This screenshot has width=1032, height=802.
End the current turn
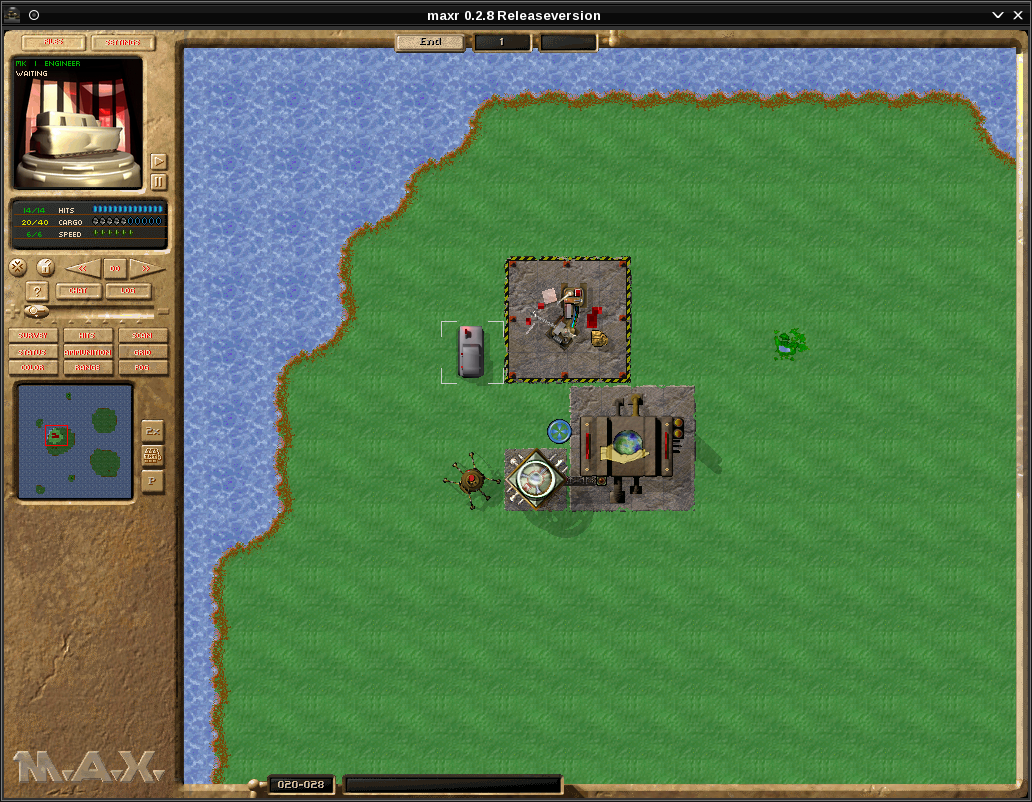point(430,42)
